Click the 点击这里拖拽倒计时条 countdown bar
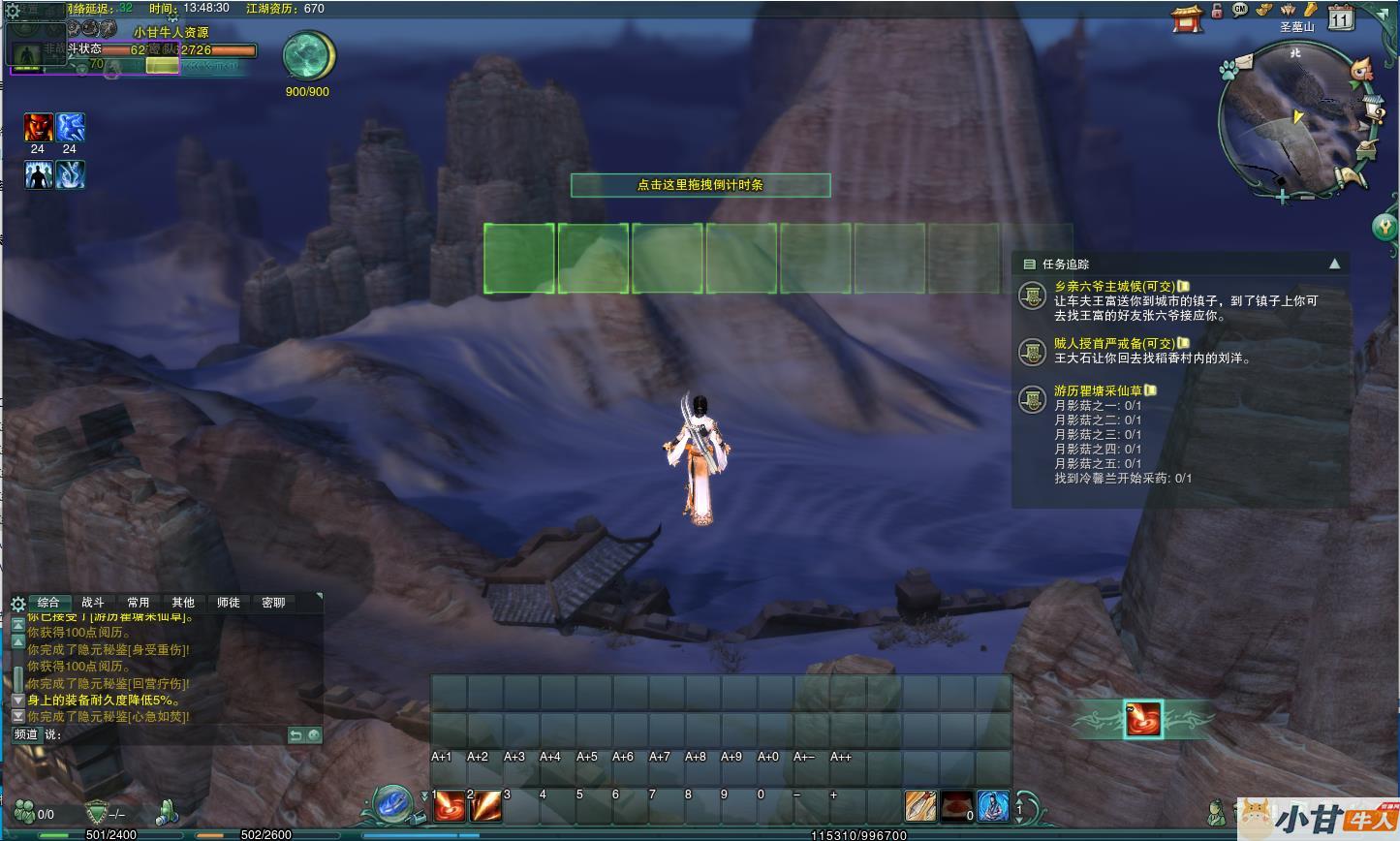The width and height of the screenshot is (1400, 841). (700, 185)
